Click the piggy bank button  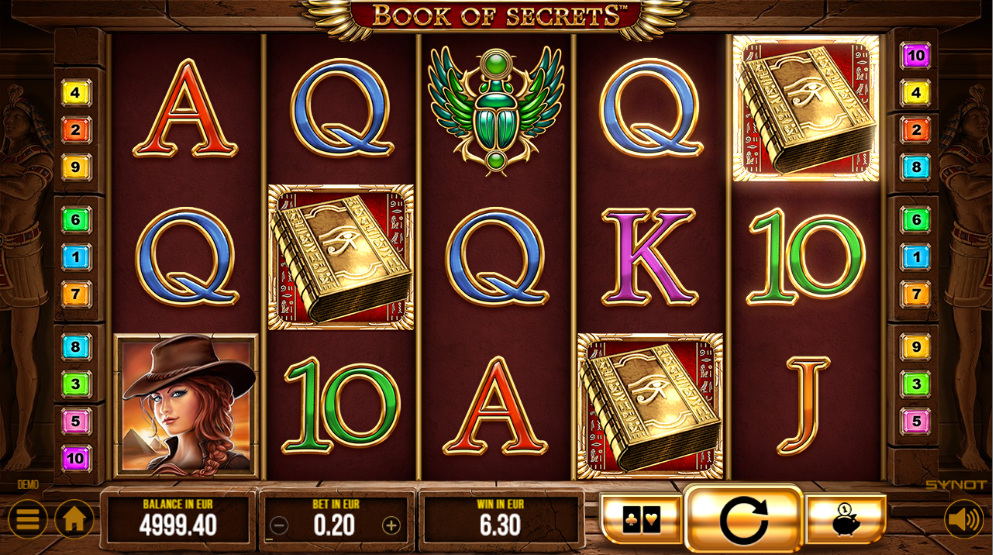tap(845, 520)
